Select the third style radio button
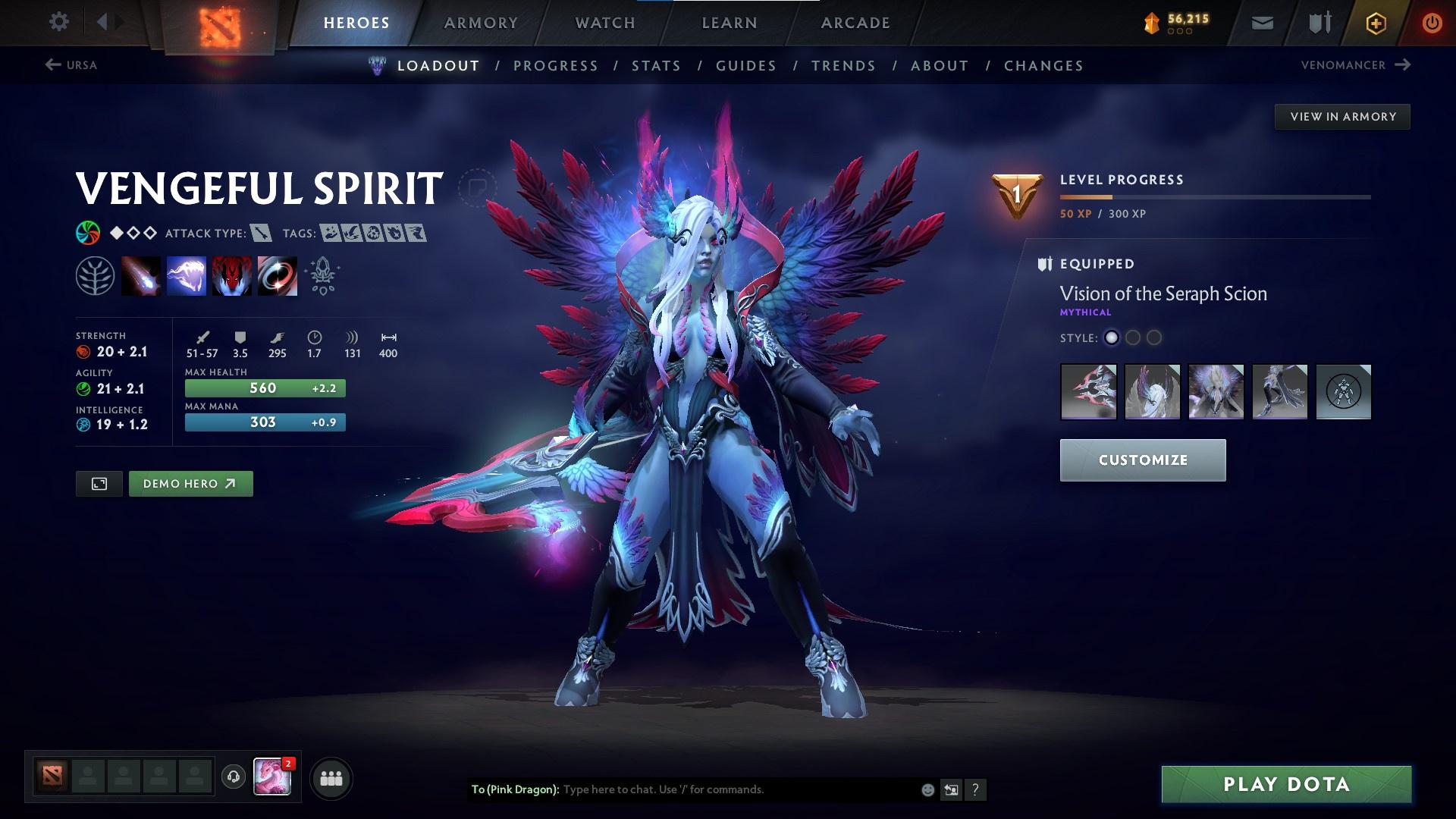This screenshot has height=819, width=1456. pyautogui.click(x=1155, y=339)
